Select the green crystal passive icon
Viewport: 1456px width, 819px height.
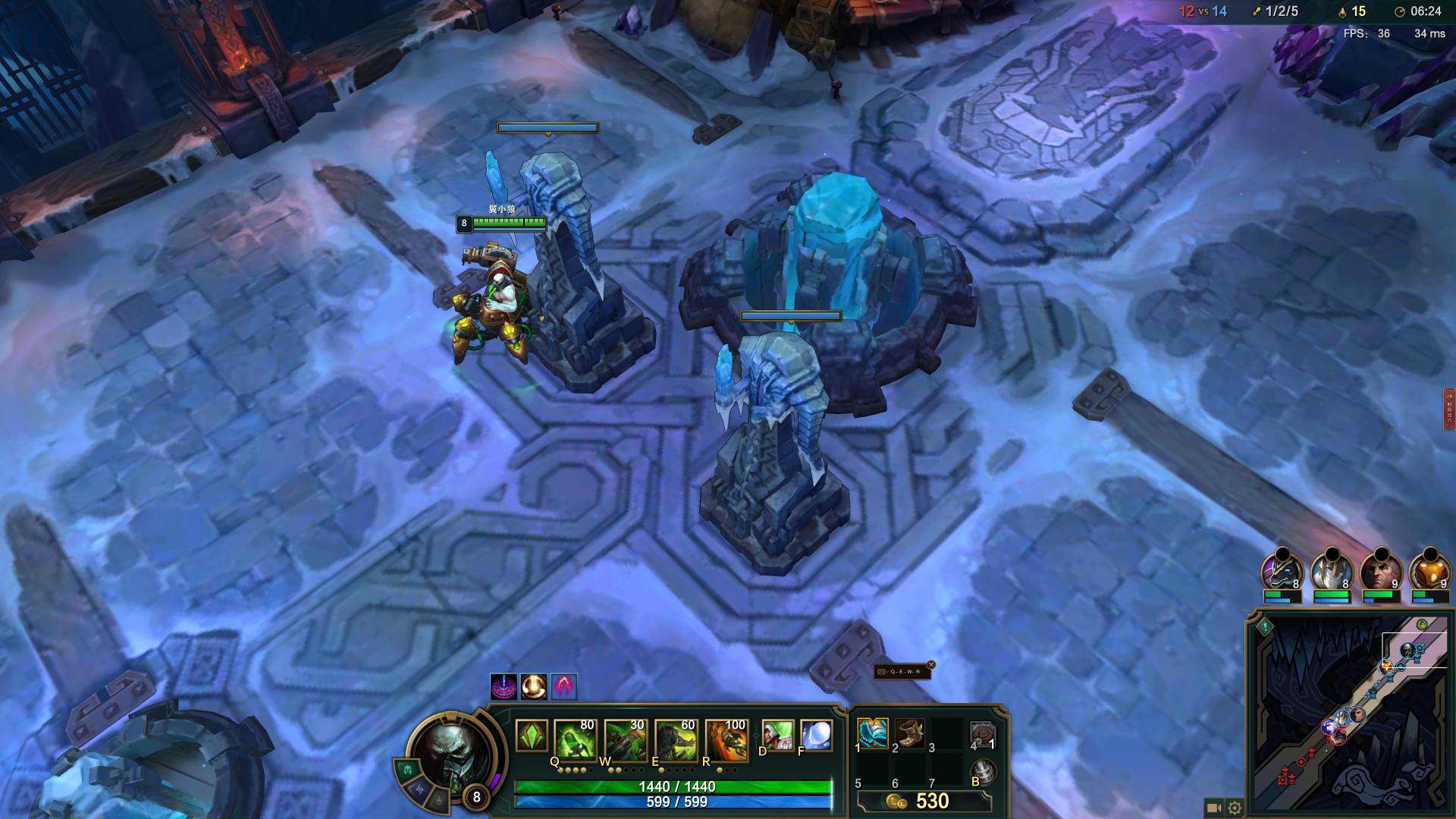click(x=531, y=736)
